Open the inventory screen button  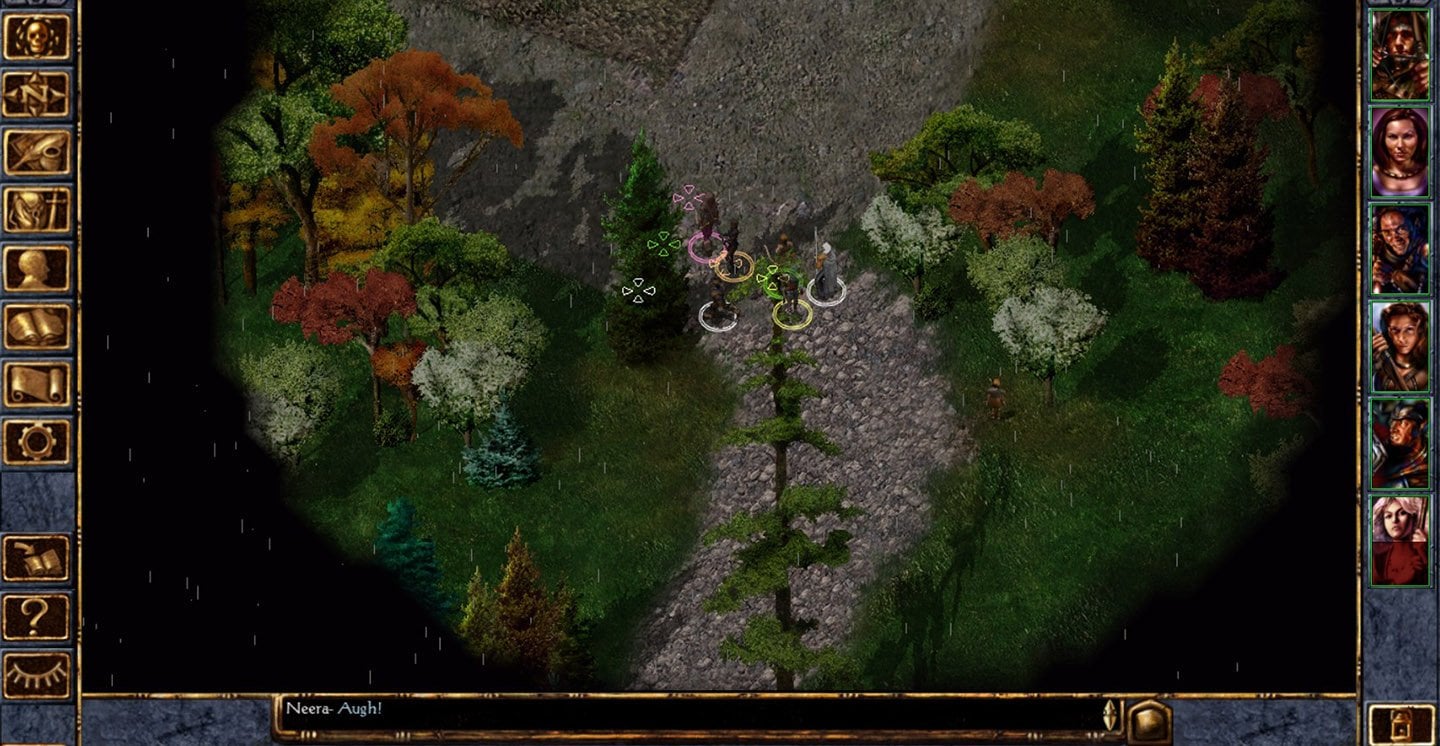click(38, 210)
